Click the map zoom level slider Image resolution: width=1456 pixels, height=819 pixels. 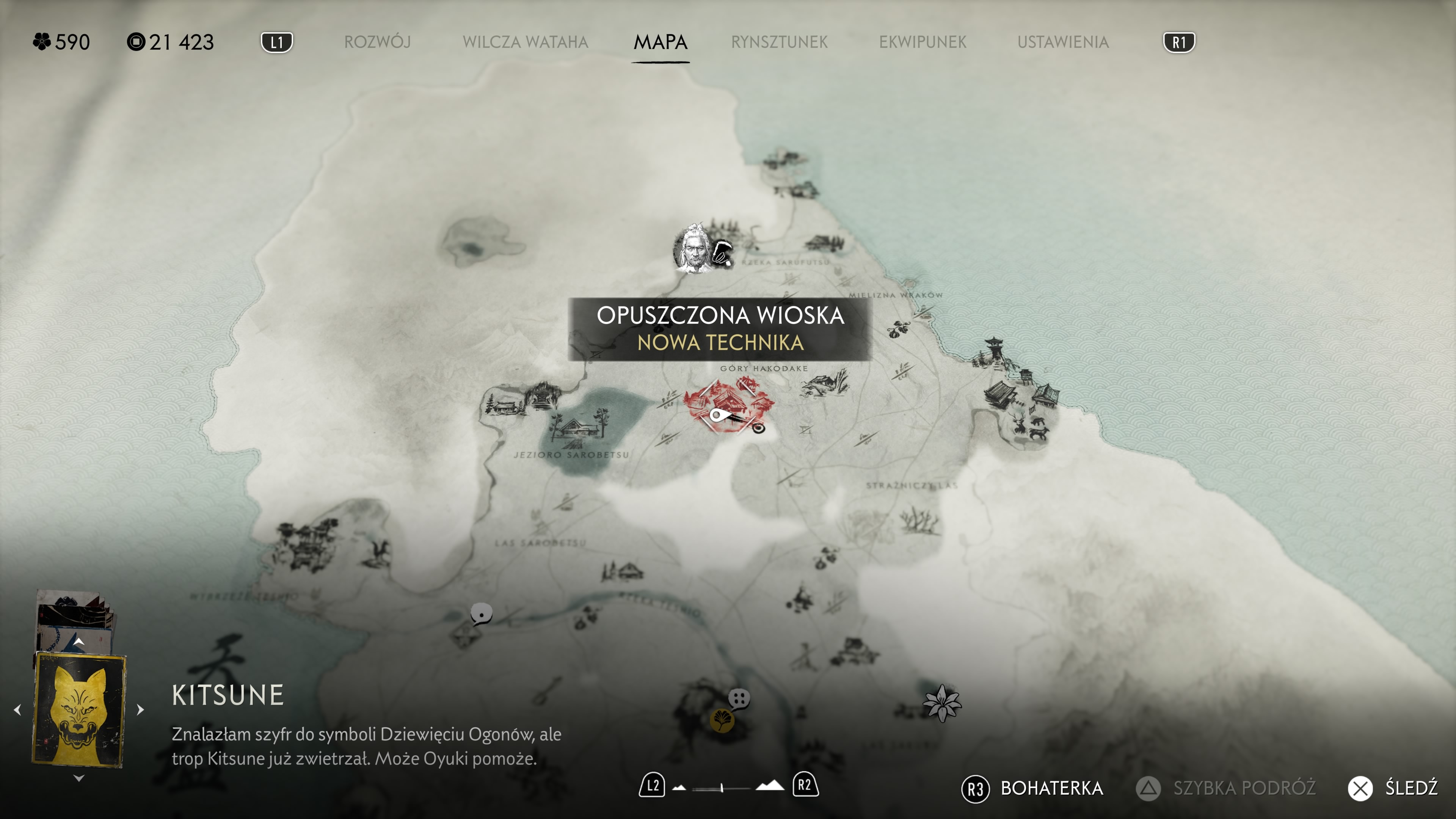[722, 788]
